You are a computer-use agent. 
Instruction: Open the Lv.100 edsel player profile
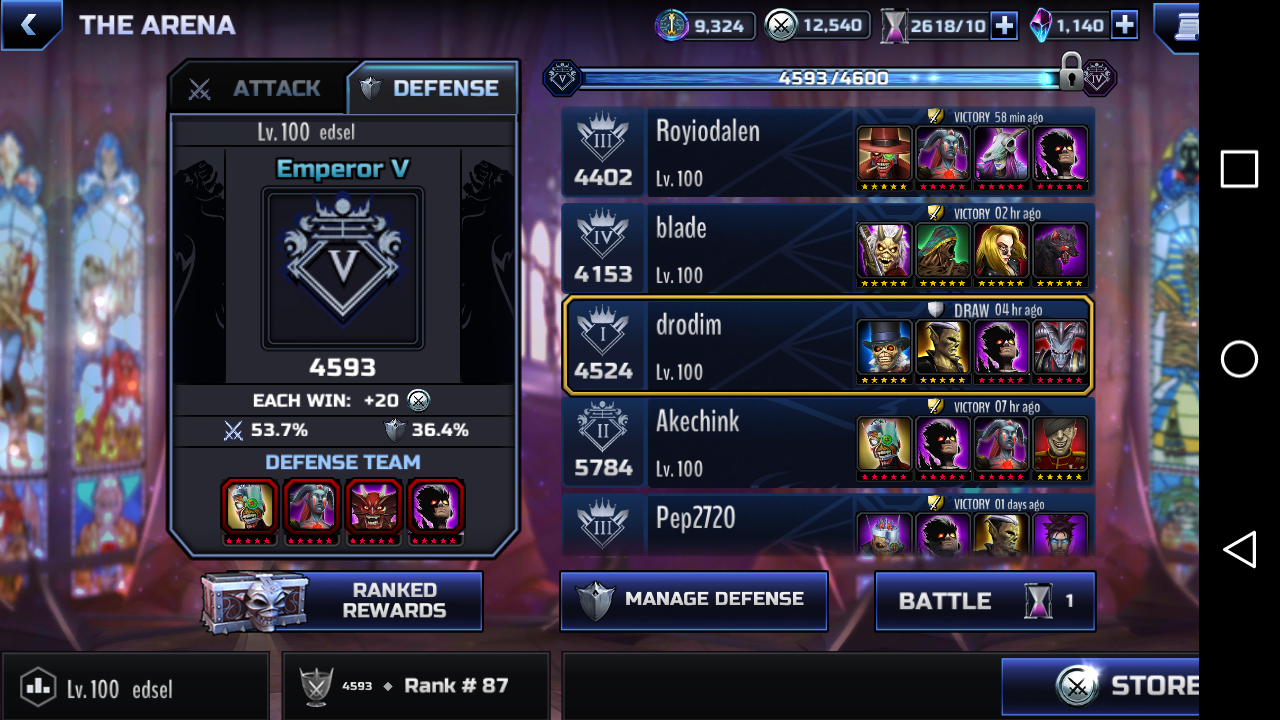[134, 688]
